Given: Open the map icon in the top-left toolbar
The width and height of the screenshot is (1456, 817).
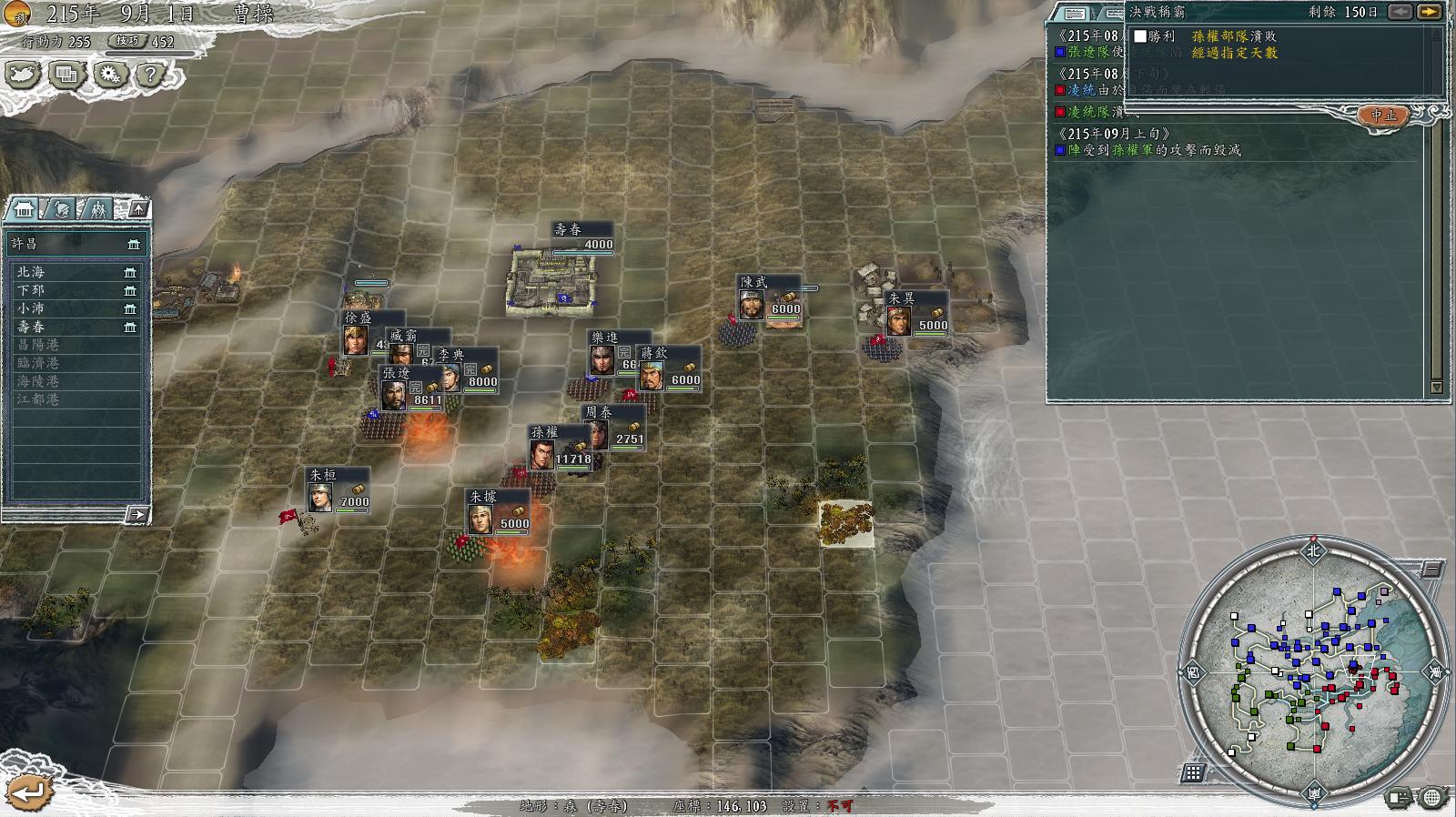Looking at the screenshot, I should (23, 75).
